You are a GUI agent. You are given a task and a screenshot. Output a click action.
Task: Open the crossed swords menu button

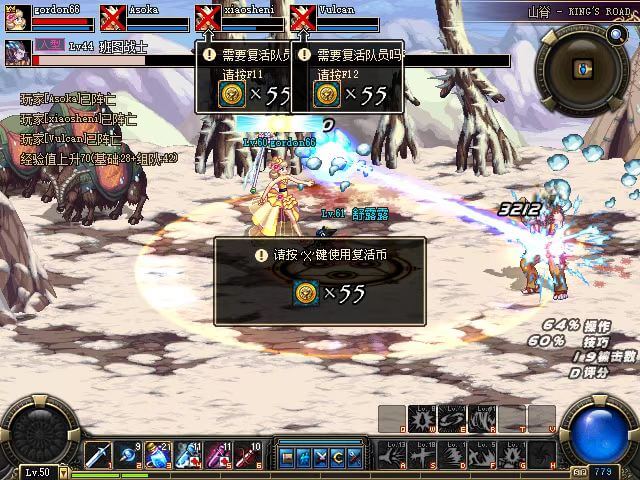click(320, 457)
